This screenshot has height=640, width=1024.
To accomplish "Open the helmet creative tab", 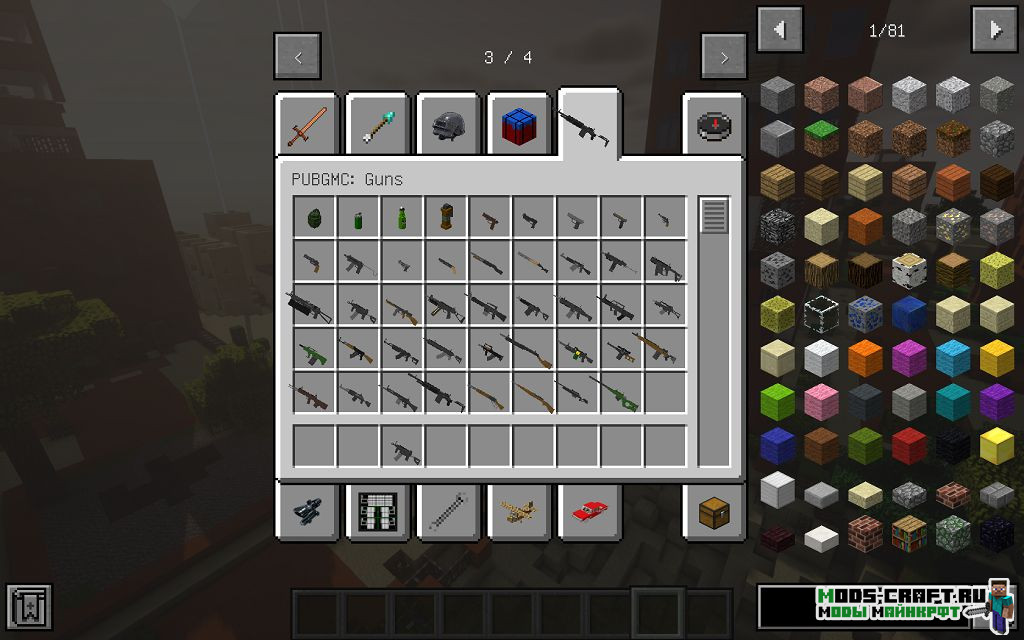I will coord(447,126).
